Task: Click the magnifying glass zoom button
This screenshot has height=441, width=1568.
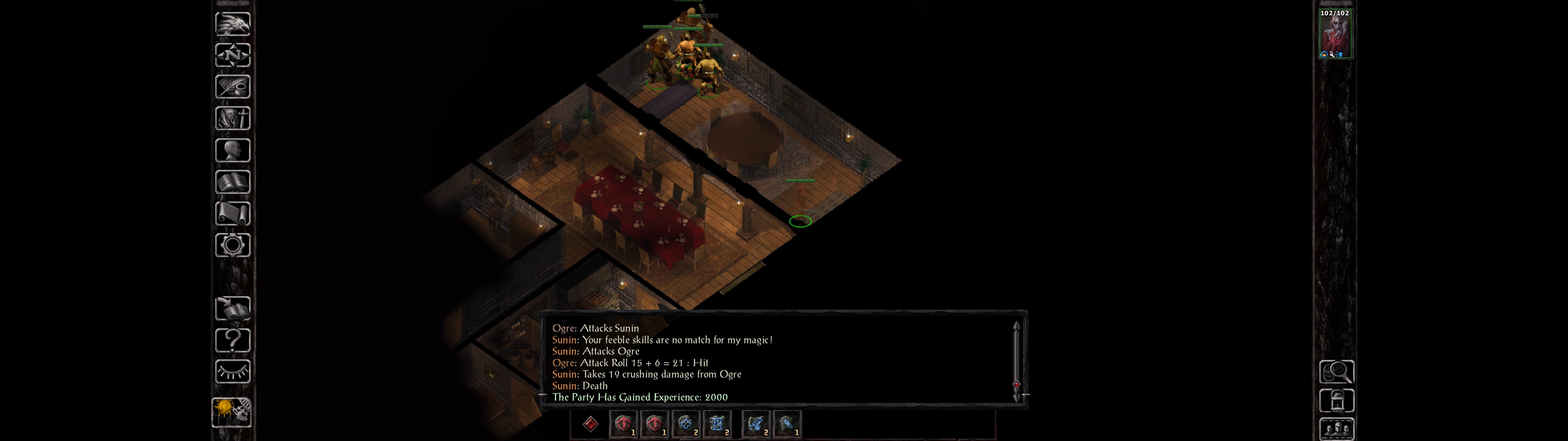Action: 1336,371
